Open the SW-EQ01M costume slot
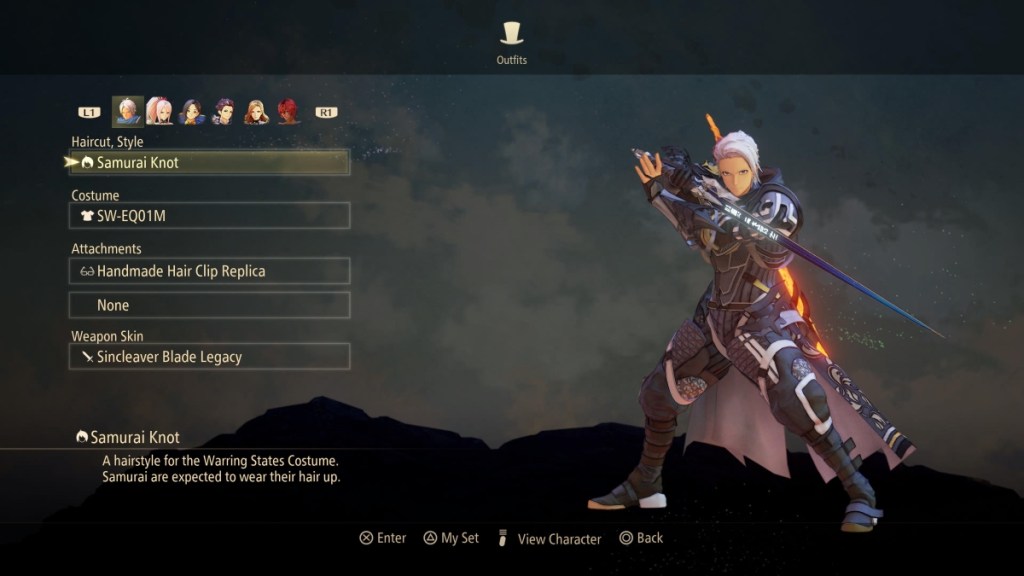This screenshot has width=1024, height=576. point(209,215)
